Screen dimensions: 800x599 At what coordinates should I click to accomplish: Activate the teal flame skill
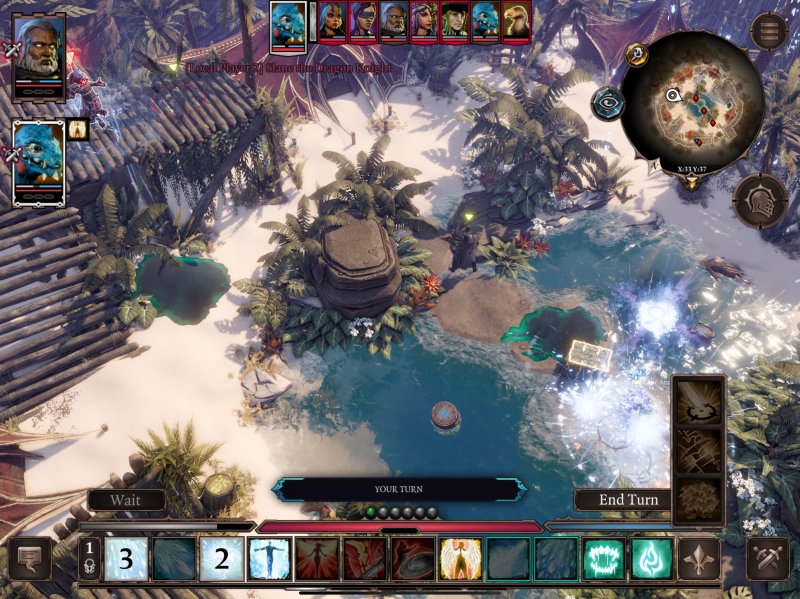pyautogui.click(x=651, y=559)
